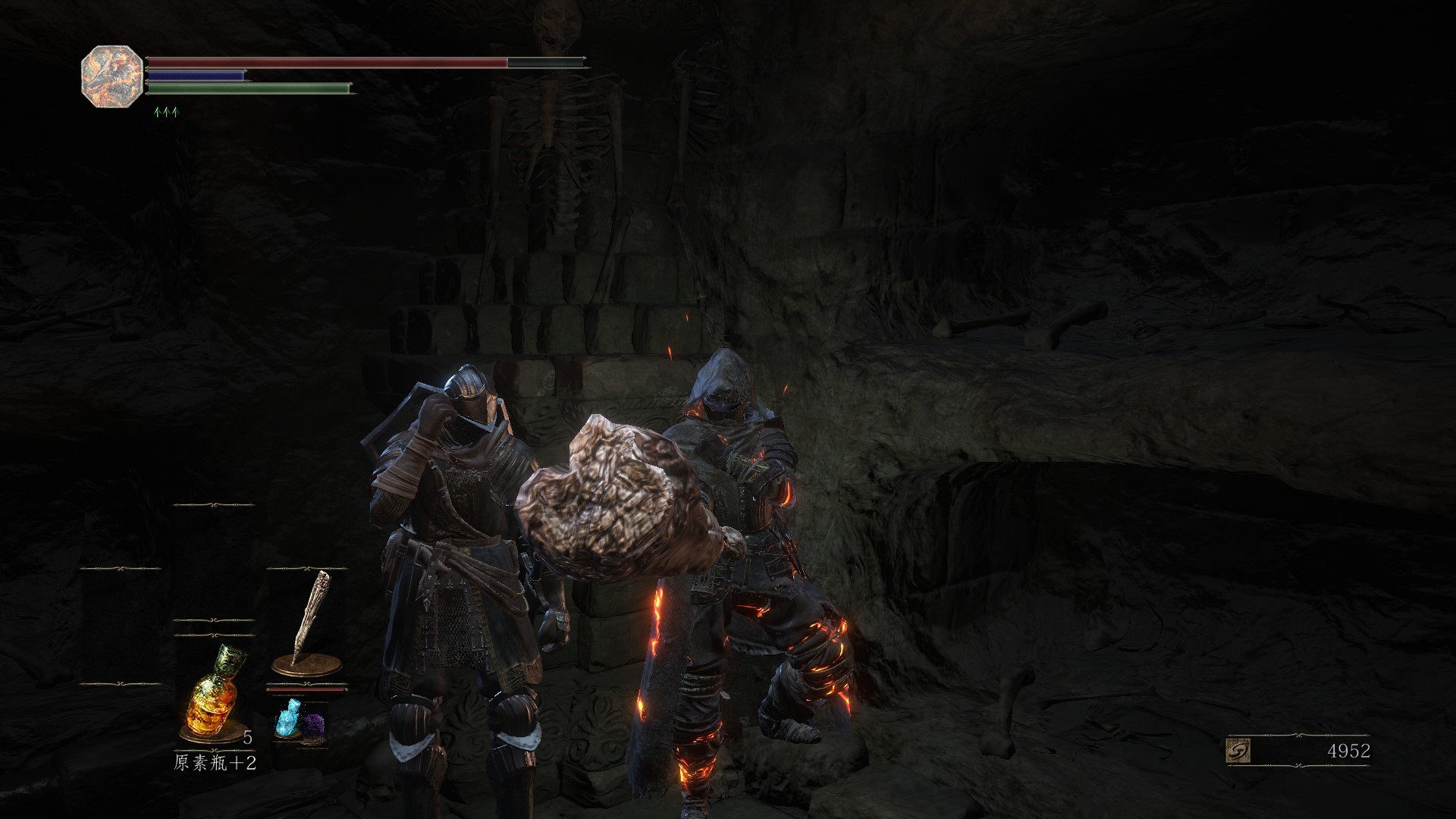The width and height of the screenshot is (1456, 819).
Task: Pick the purple moss clump icon
Action: click(x=313, y=726)
